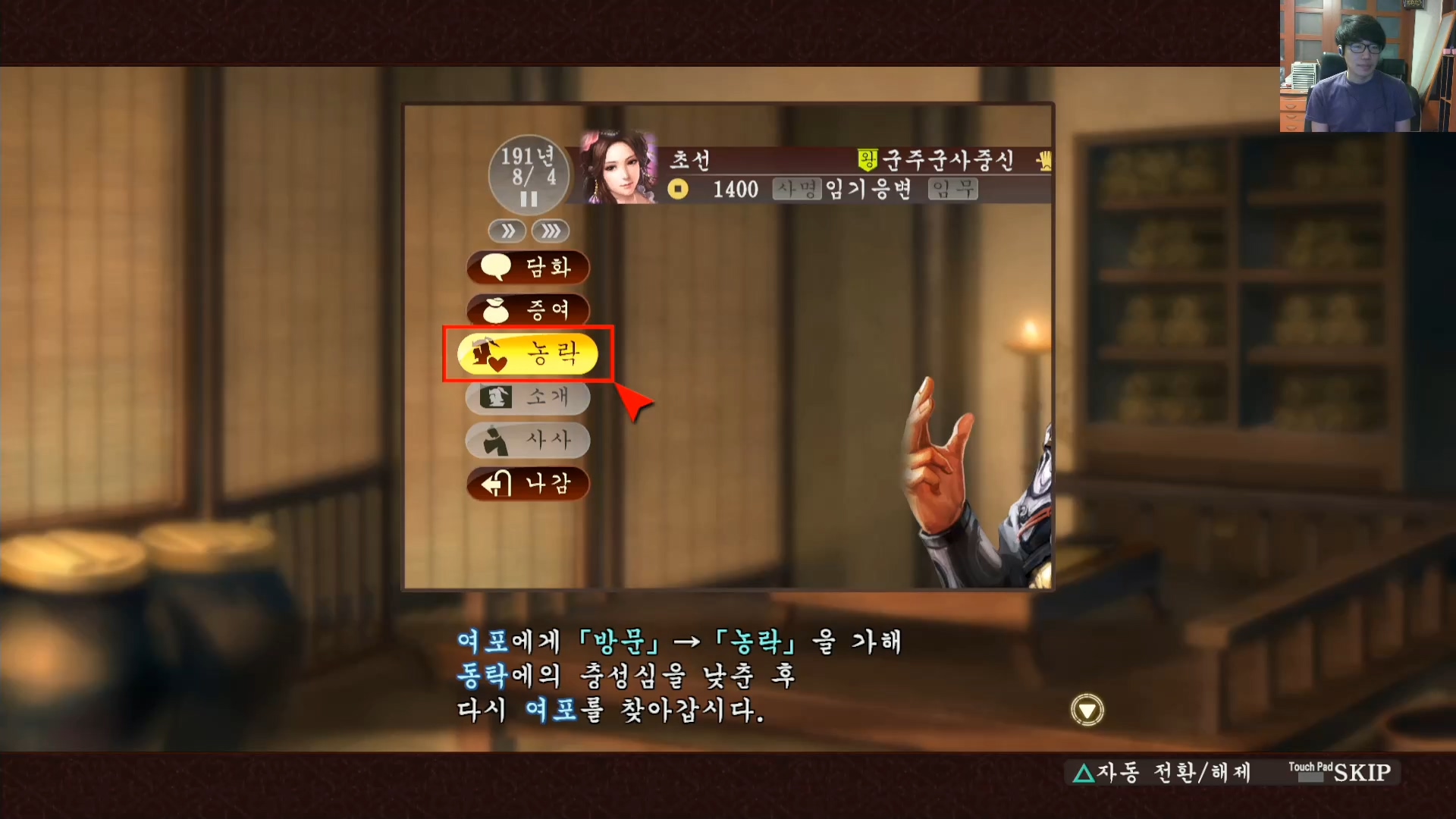Image resolution: width=1456 pixels, height=819 pixels.
Task: Enable fastest speed with the triple-arrow button
Action: click(551, 231)
